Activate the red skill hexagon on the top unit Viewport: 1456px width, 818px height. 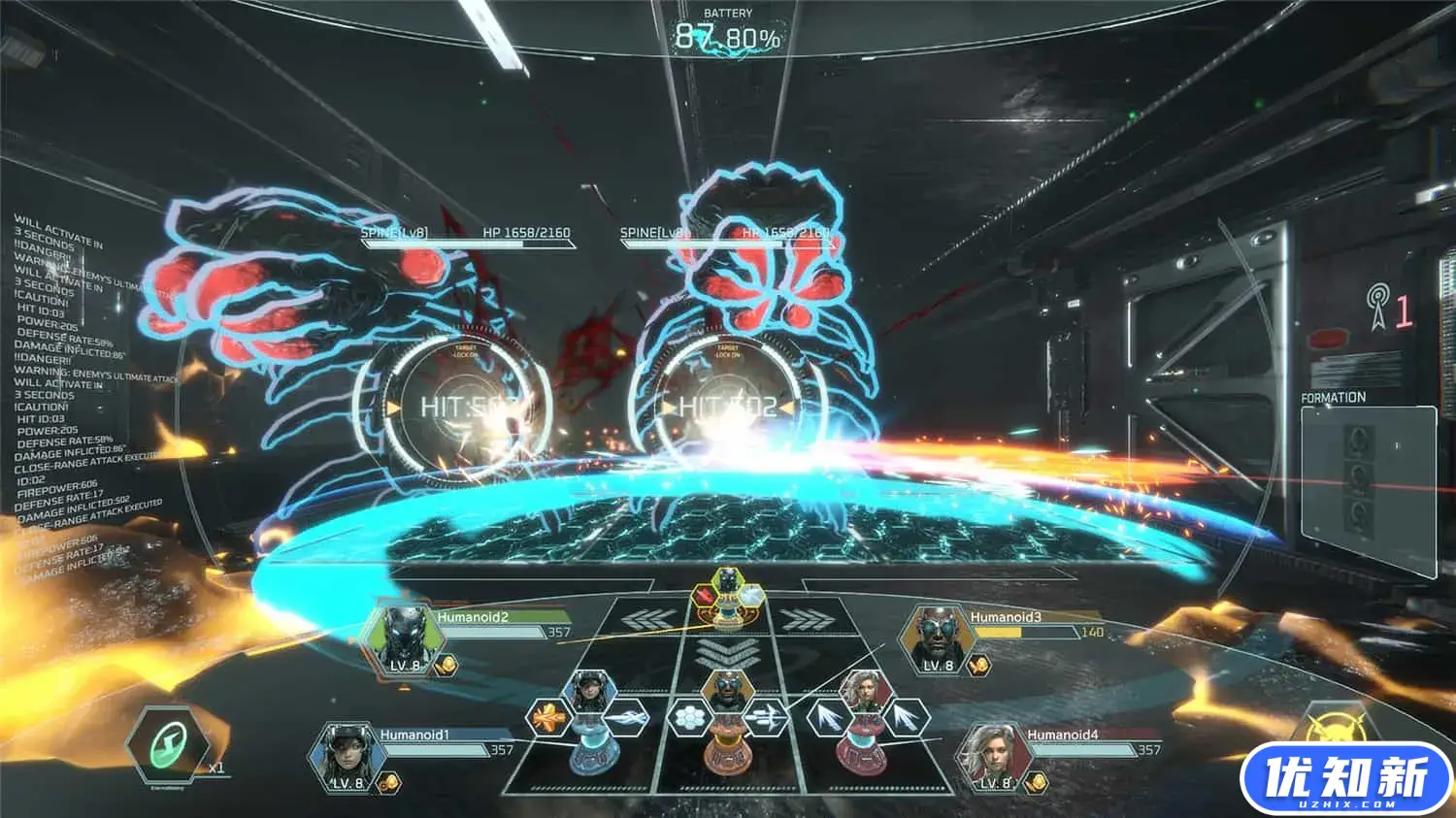(707, 590)
